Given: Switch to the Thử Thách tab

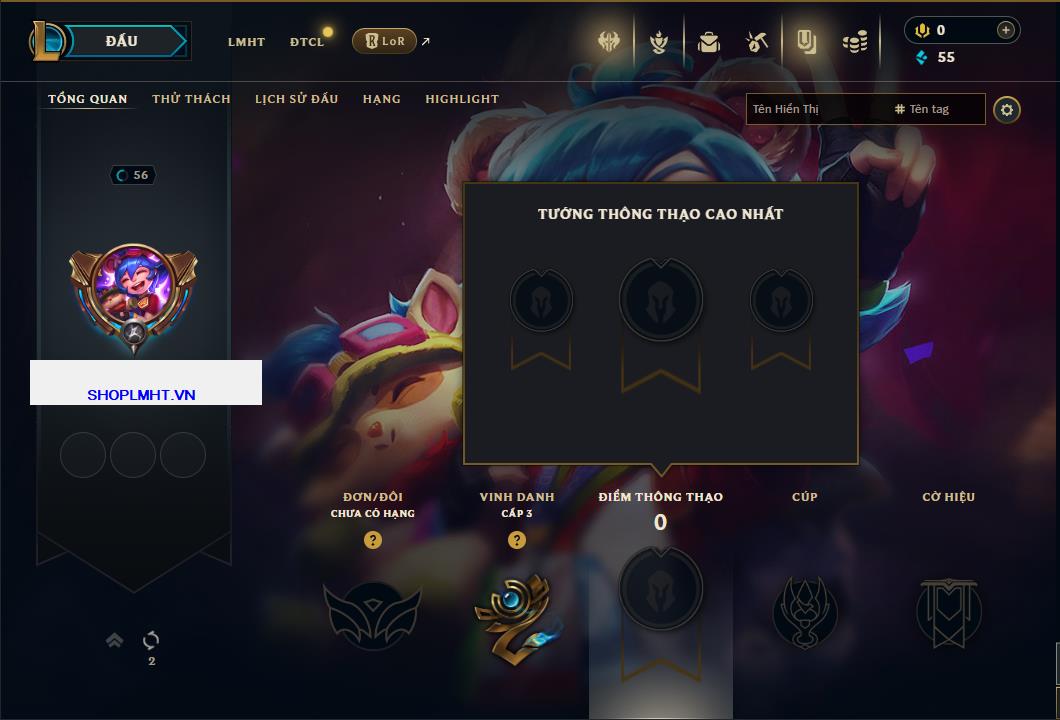Looking at the screenshot, I should [191, 99].
